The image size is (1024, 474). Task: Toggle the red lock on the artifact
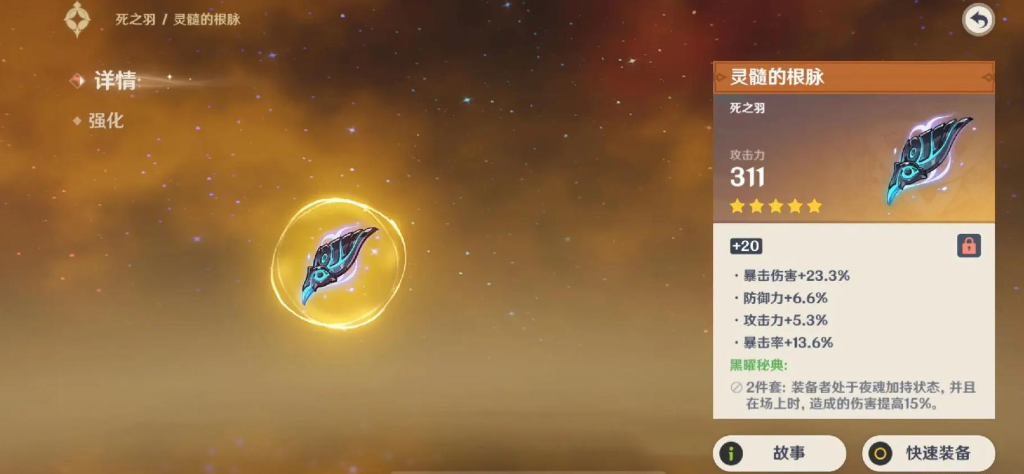coord(968,245)
